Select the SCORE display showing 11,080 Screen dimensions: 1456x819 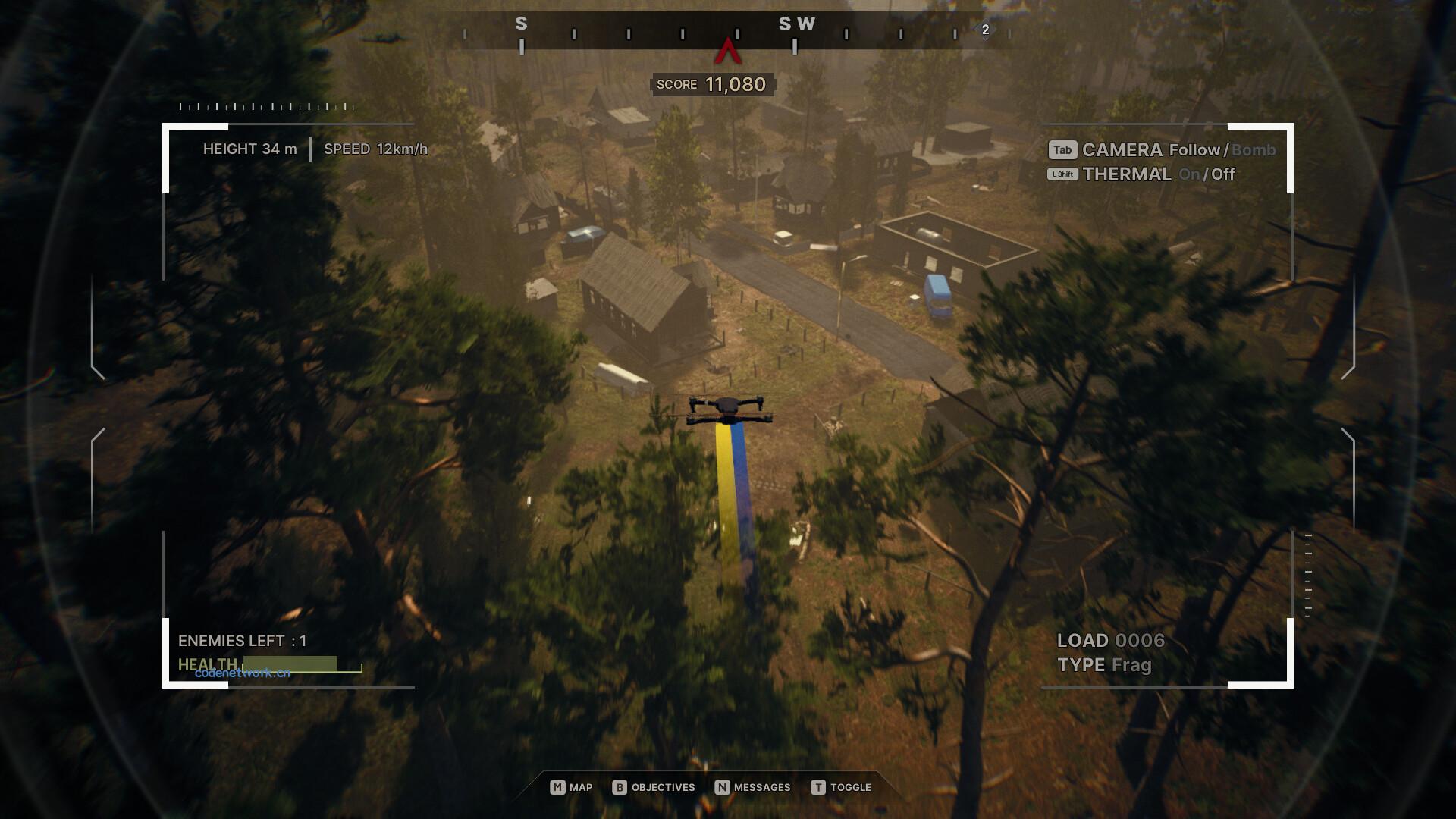pos(713,84)
